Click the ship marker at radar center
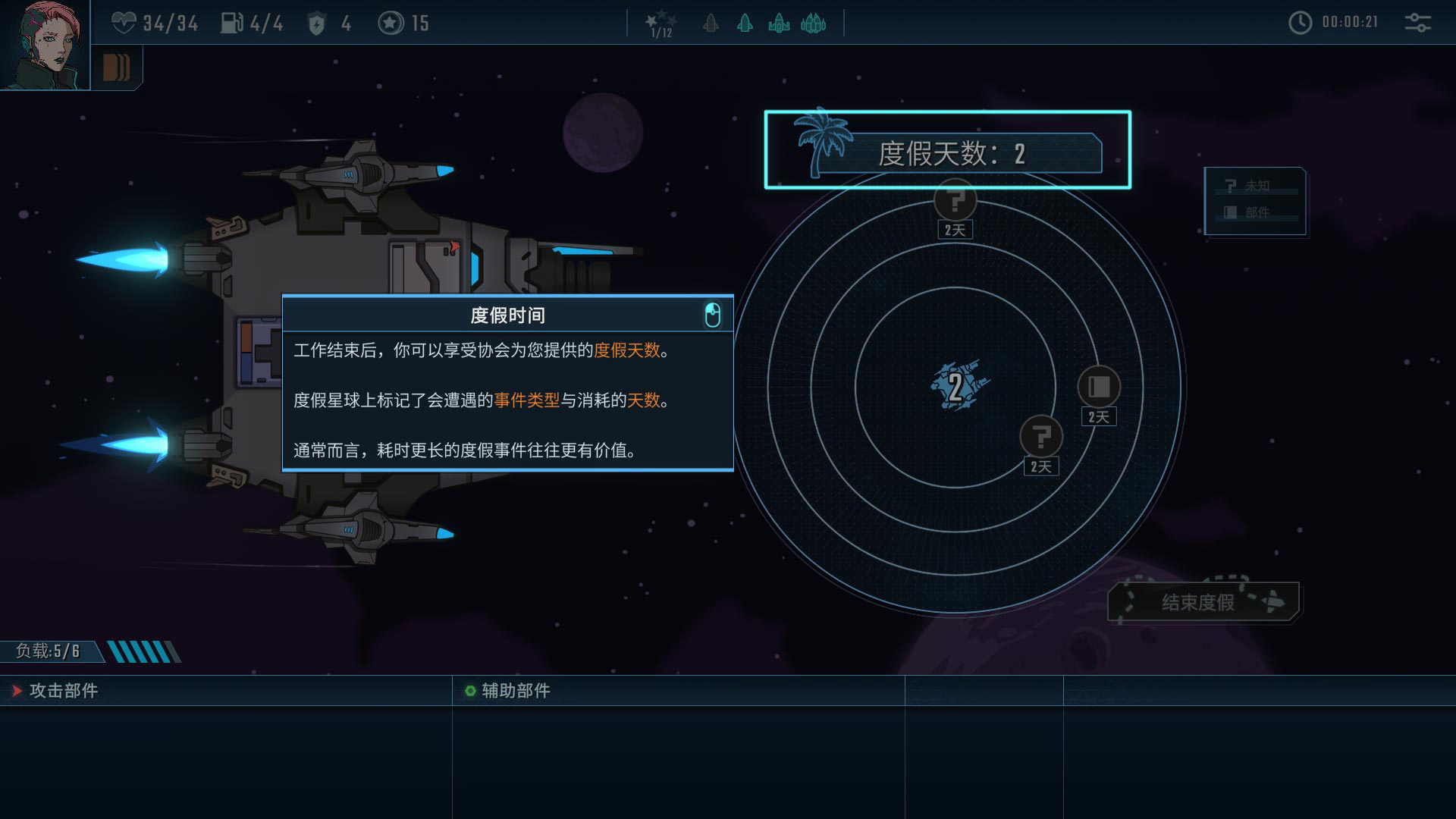This screenshot has height=819, width=1456. (x=957, y=385)
